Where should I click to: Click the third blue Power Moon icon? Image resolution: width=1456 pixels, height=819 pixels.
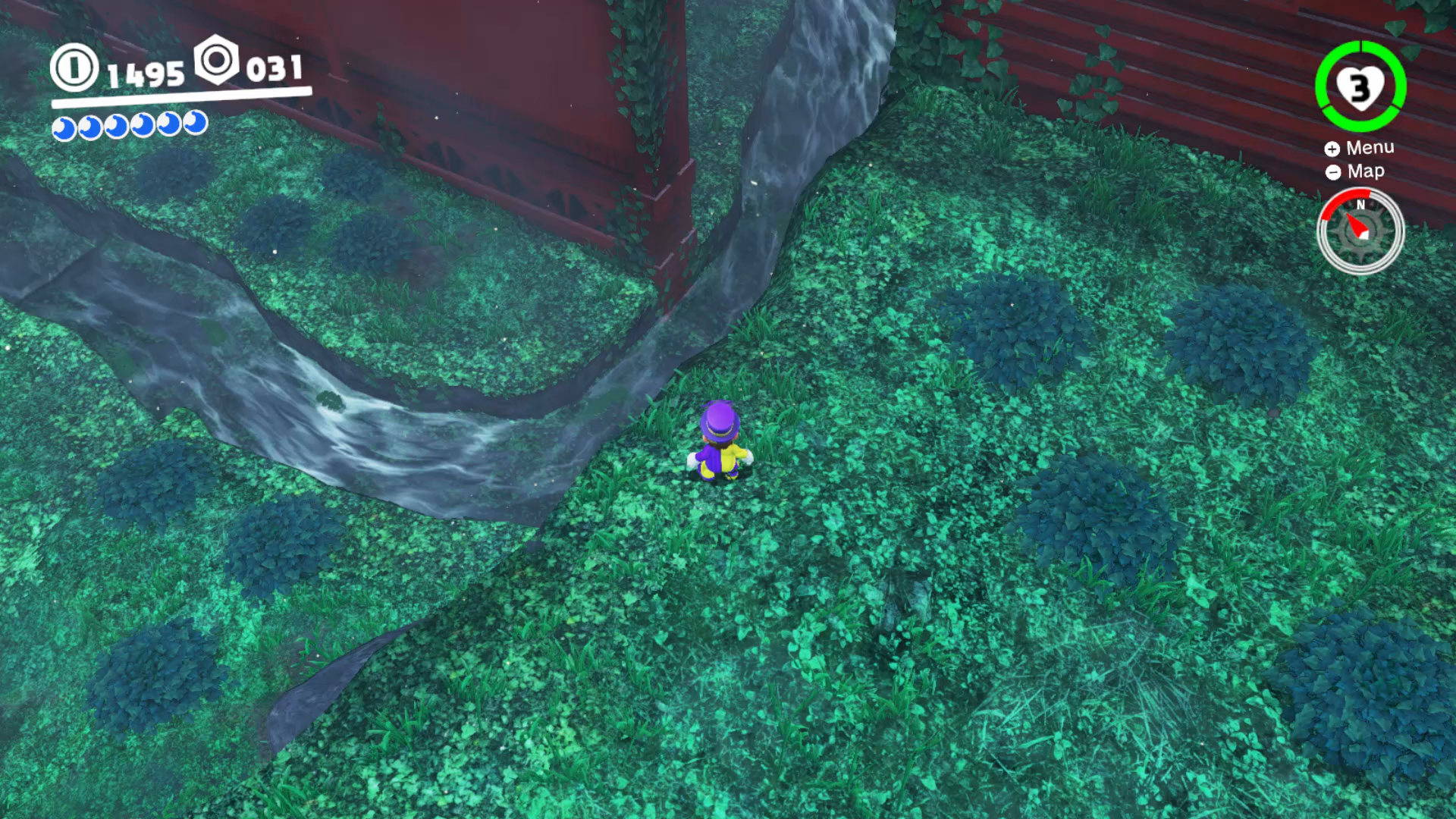(x=117, y=126)
